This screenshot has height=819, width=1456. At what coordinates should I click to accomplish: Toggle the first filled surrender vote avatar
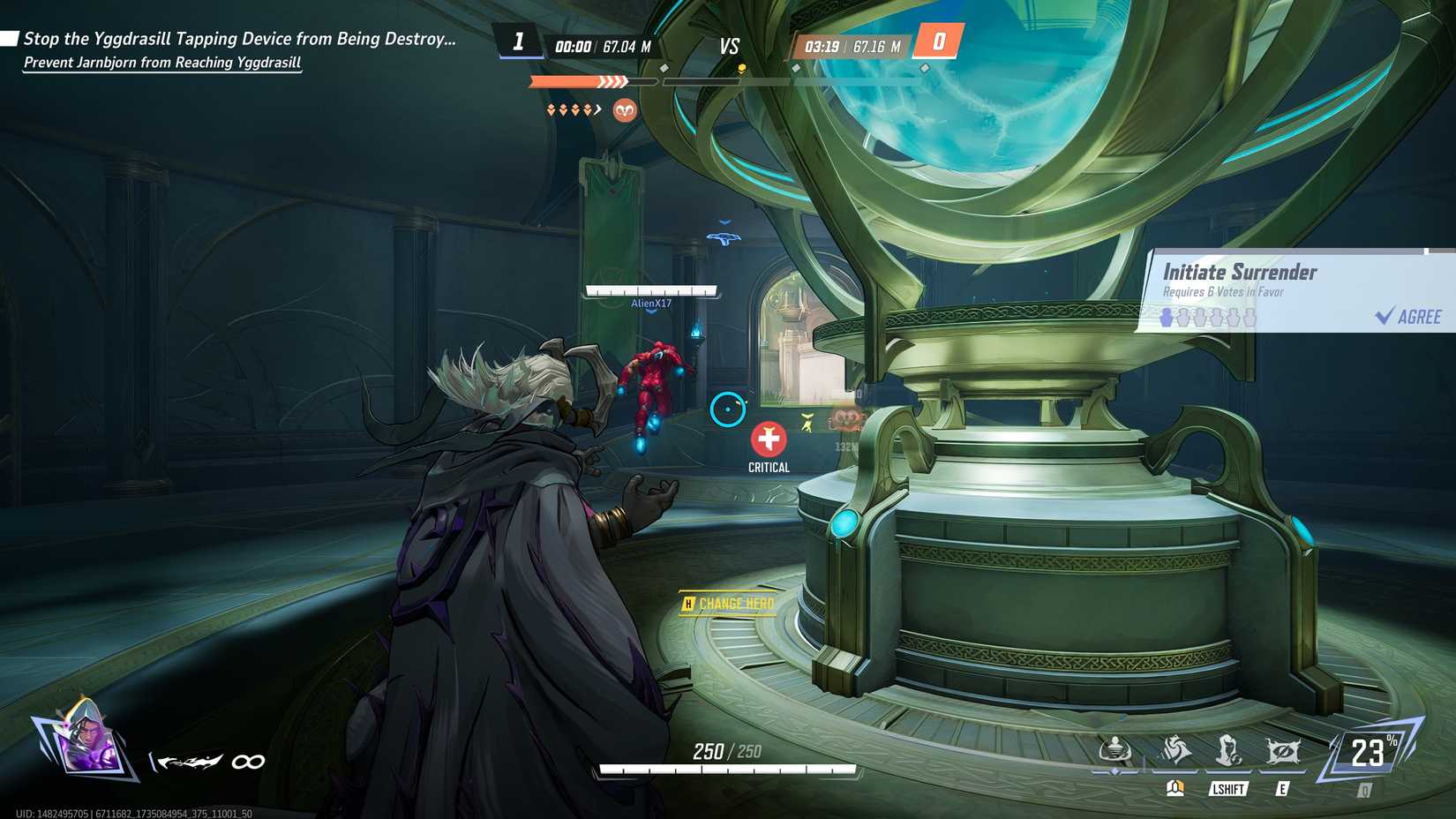pyautogui.click(x=1167, y=318)
